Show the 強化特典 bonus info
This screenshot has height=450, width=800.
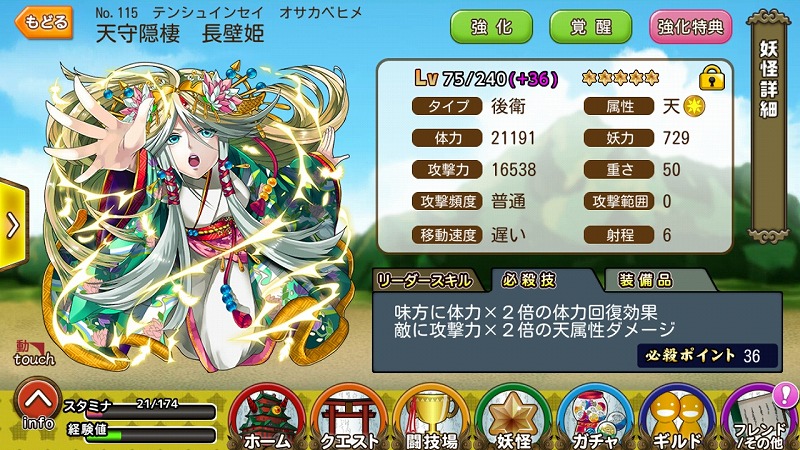click(x=690, y=26)
